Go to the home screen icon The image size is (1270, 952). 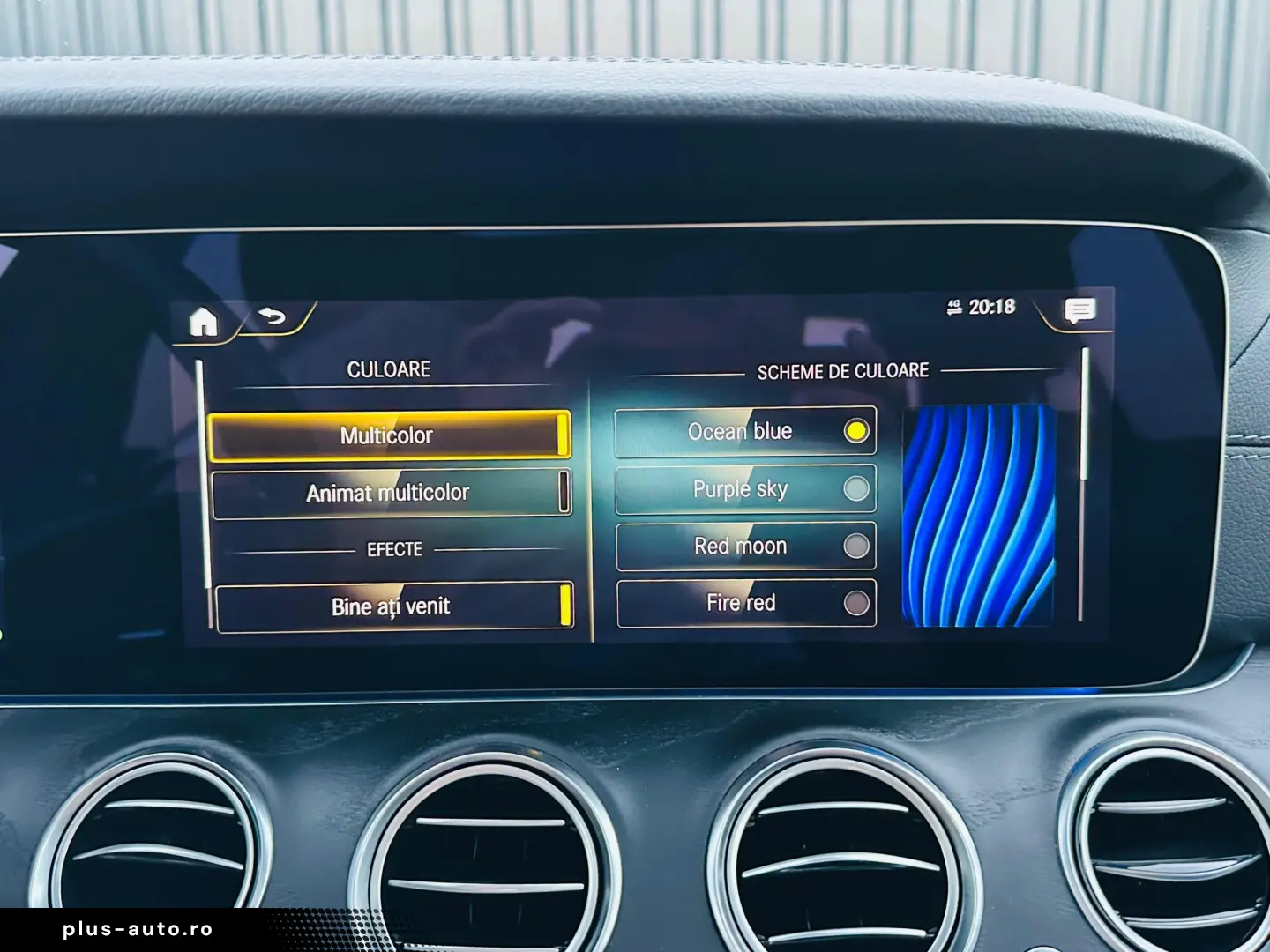click(x=204, y=323)
